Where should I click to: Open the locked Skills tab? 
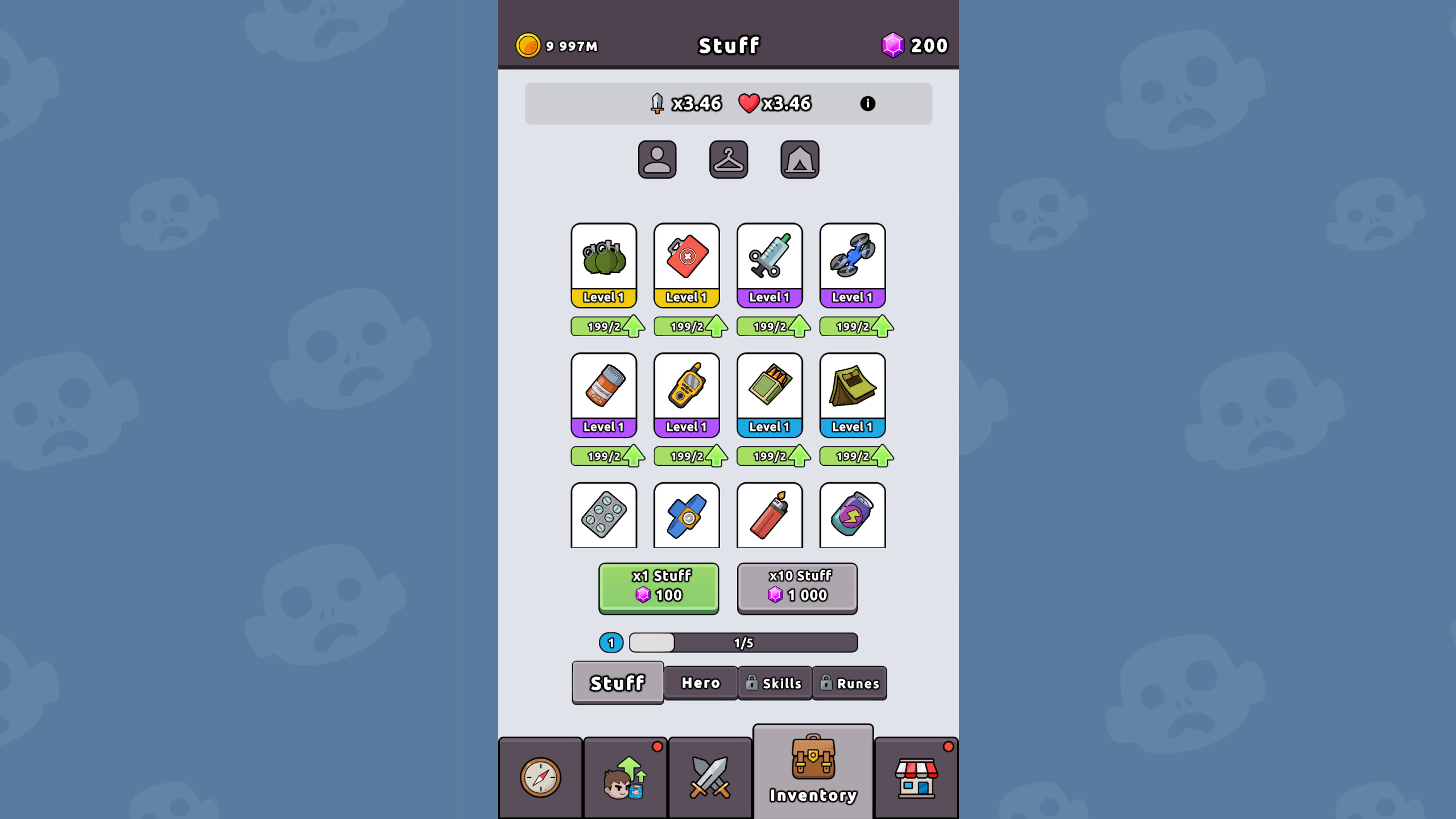click(x=775, y=682)
